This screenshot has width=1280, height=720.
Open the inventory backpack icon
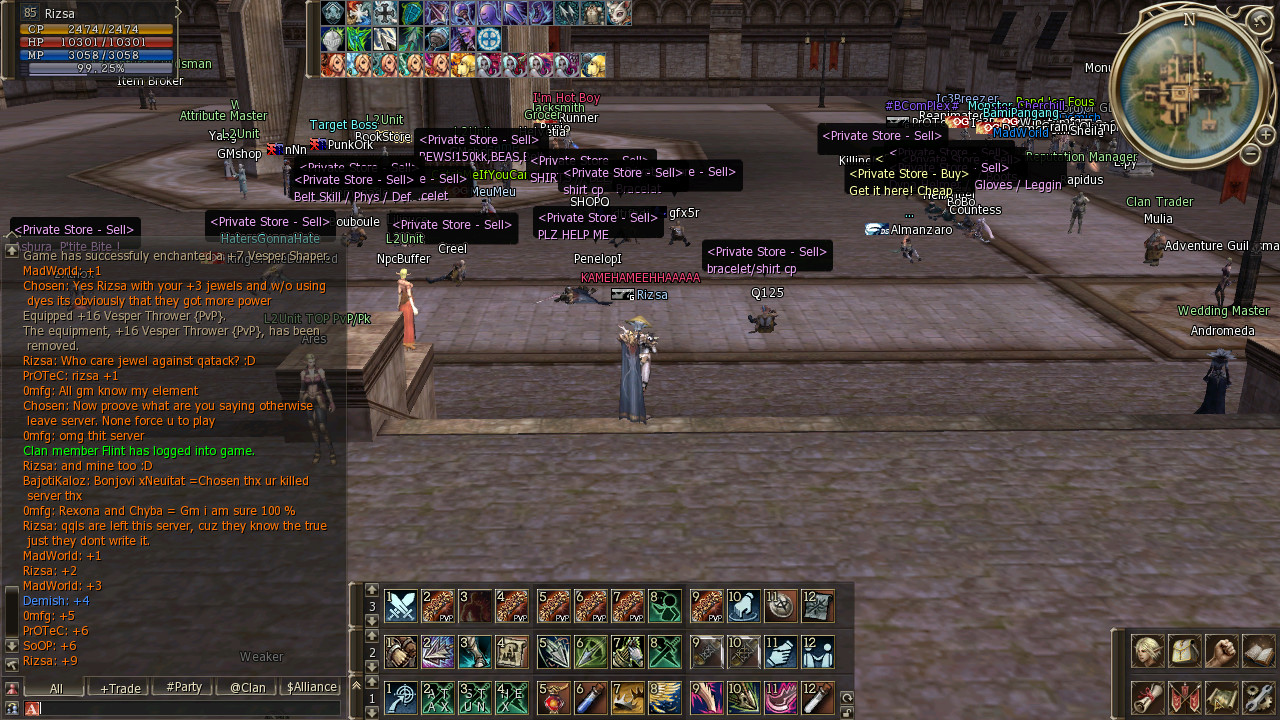pos(1185,651)
